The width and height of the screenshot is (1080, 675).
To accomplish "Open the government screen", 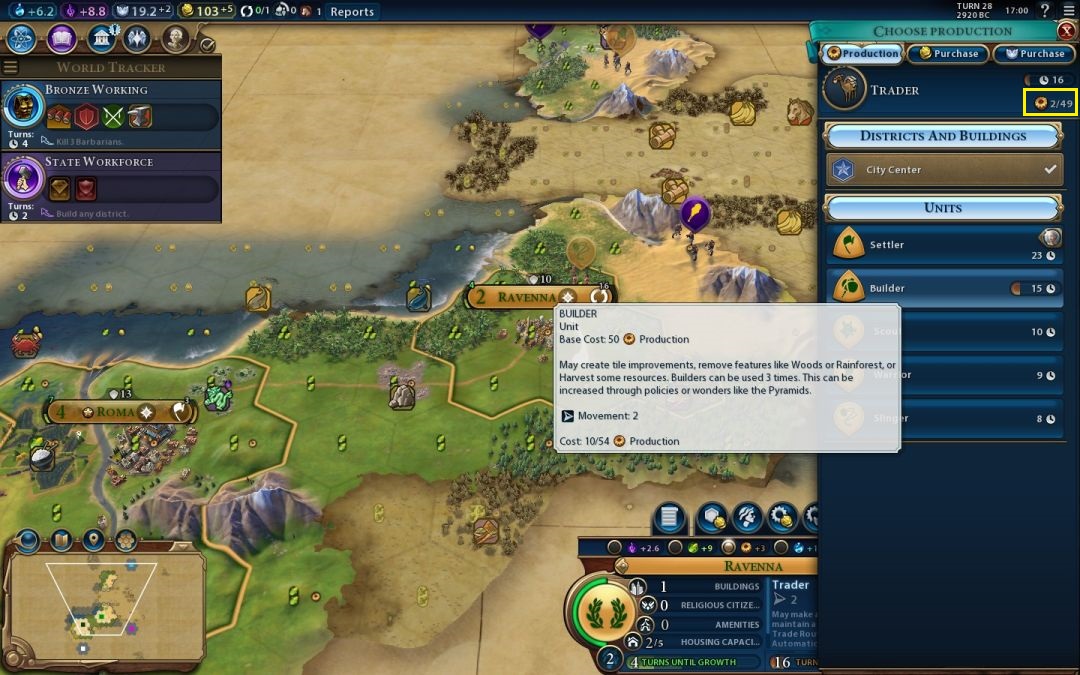I will pyautogui.click(x=100, y=39).
